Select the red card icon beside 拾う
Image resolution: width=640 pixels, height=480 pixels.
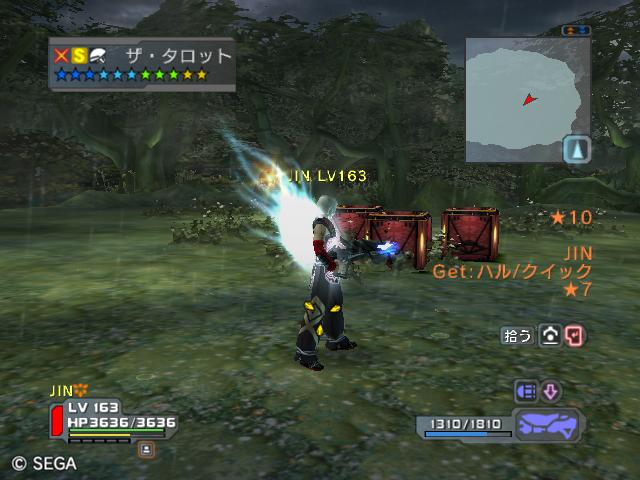[575, 336]
